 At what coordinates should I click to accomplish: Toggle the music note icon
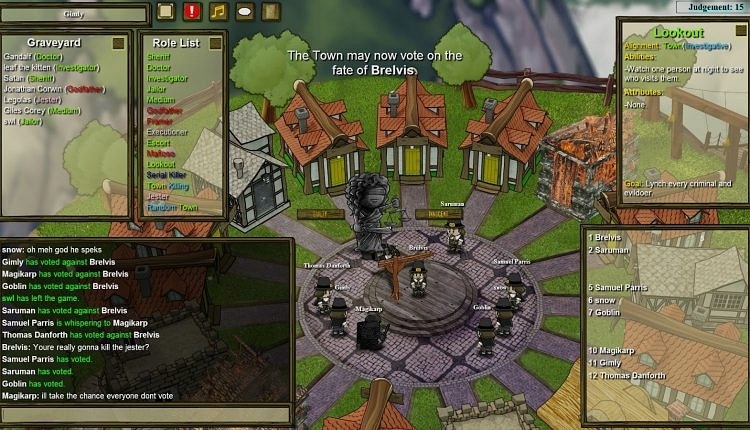click(x=219, y=11)
